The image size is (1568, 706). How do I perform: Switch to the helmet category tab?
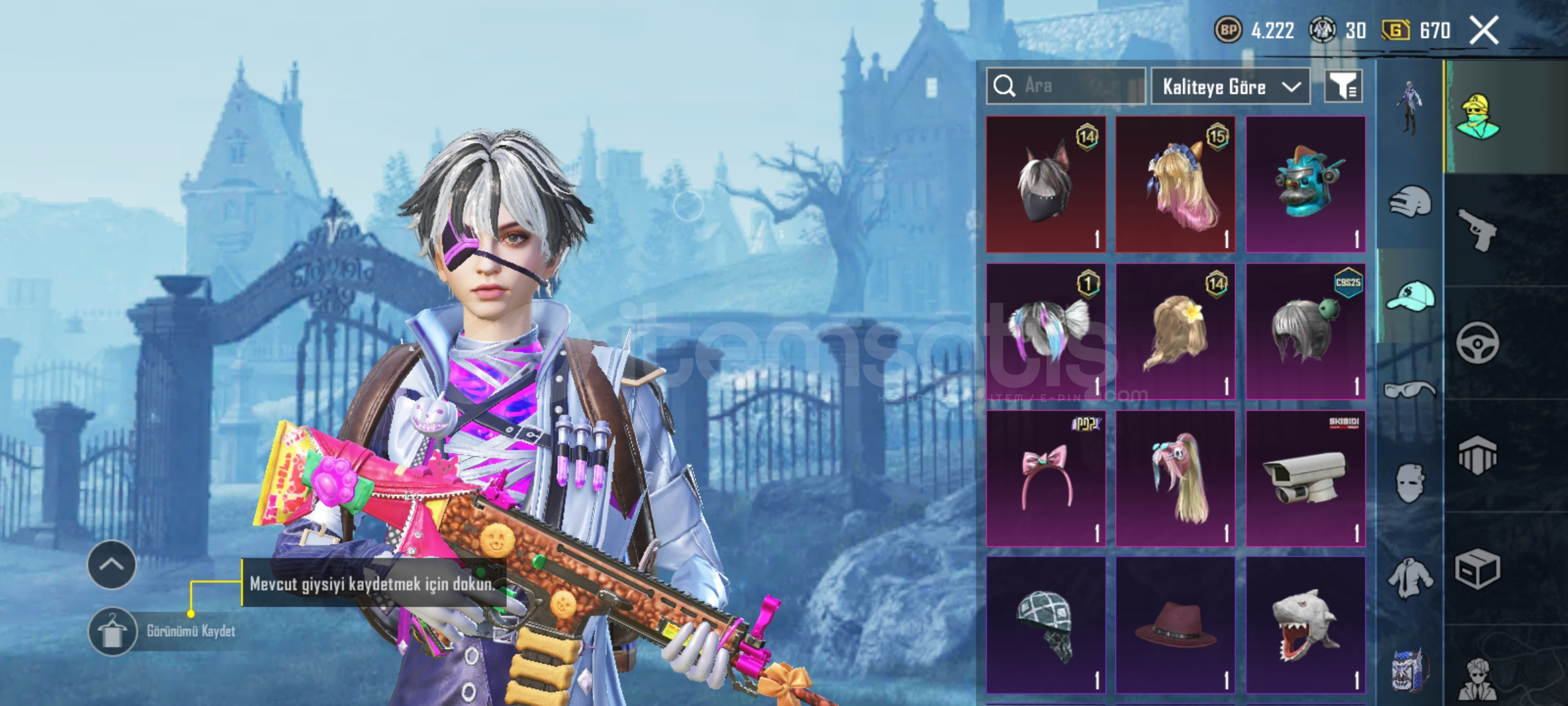point(1409,203)
